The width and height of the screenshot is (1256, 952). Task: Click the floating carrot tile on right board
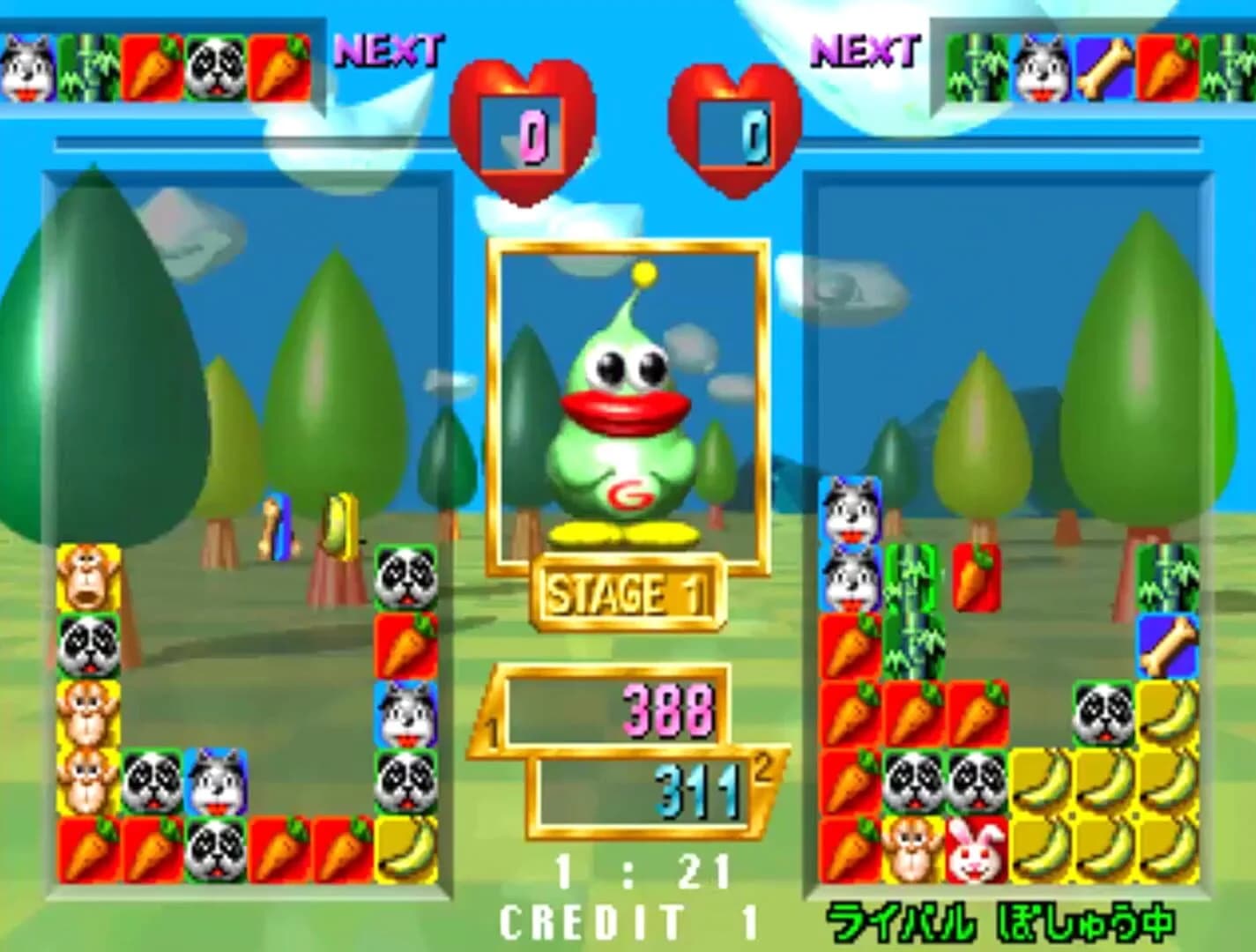pyautogui.click(x=977, y=578)
